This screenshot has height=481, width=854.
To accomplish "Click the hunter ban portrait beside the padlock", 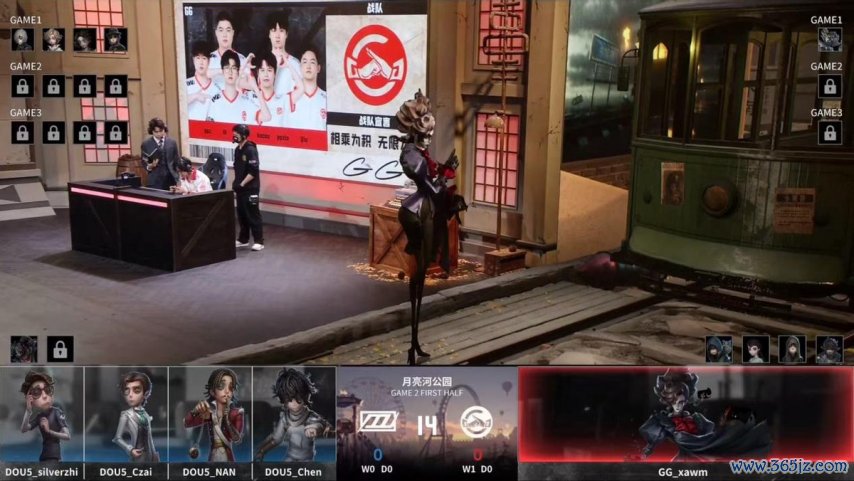I will (24, 349).
